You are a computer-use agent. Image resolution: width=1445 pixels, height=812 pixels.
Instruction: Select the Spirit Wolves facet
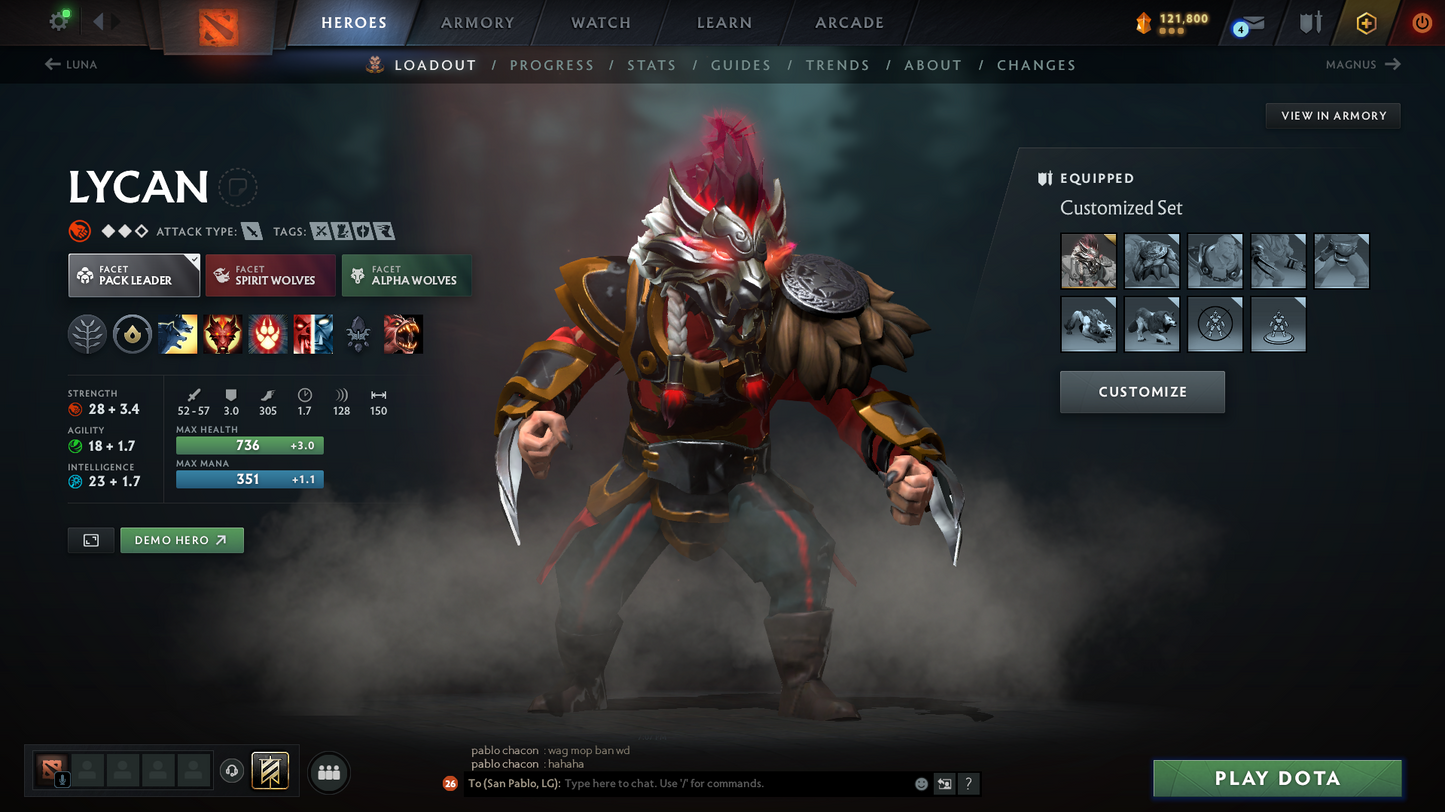(x=270, y=275)
